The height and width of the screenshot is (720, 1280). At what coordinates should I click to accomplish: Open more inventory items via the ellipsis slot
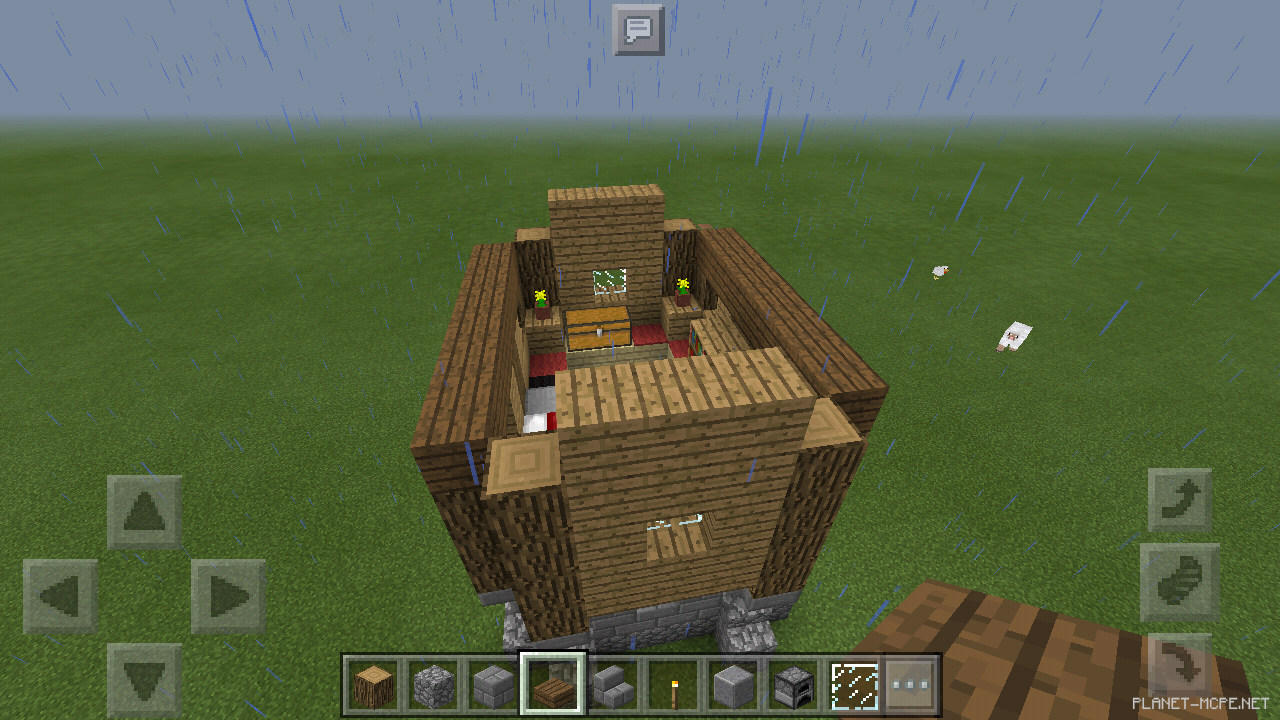910,682
